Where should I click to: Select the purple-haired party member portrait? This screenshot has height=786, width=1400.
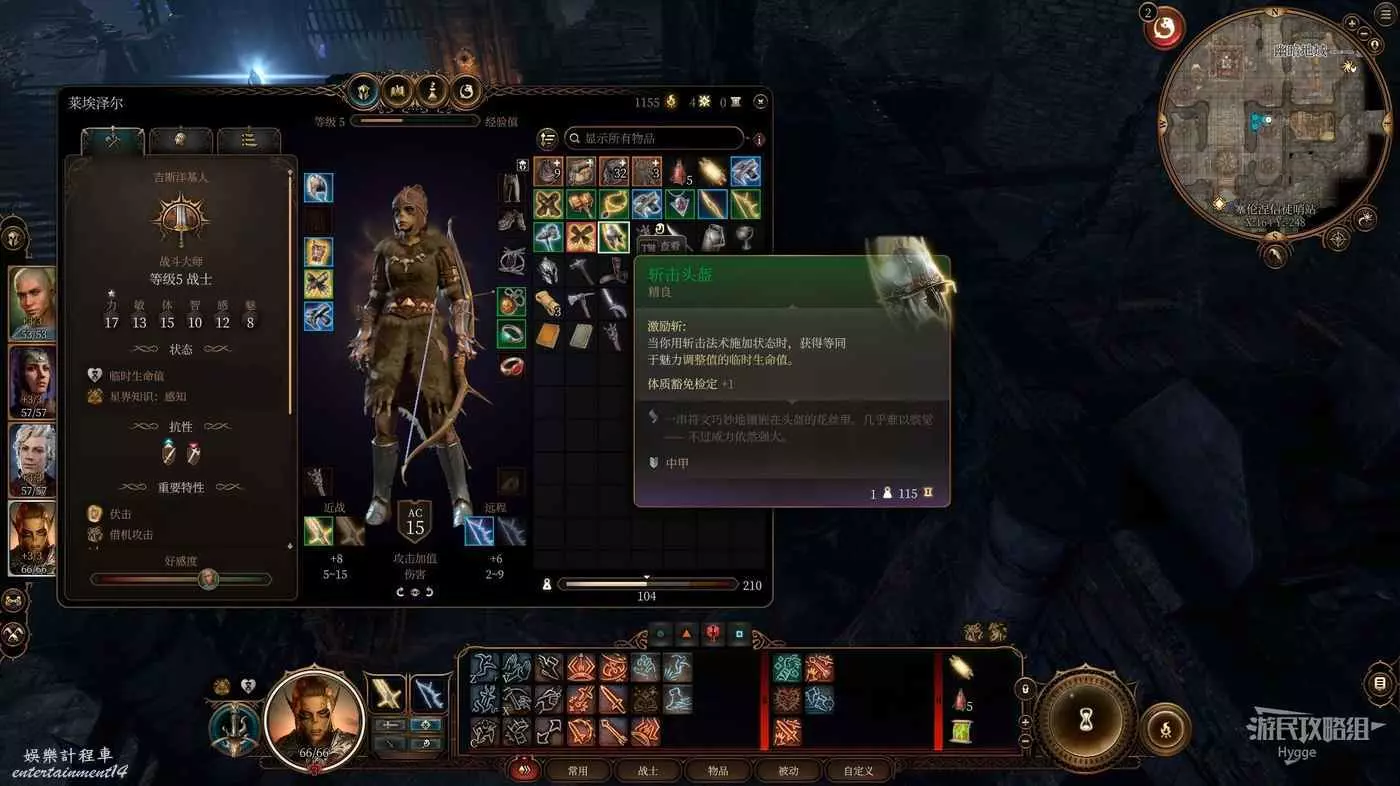pyautogui.click(x=32, y=382)
